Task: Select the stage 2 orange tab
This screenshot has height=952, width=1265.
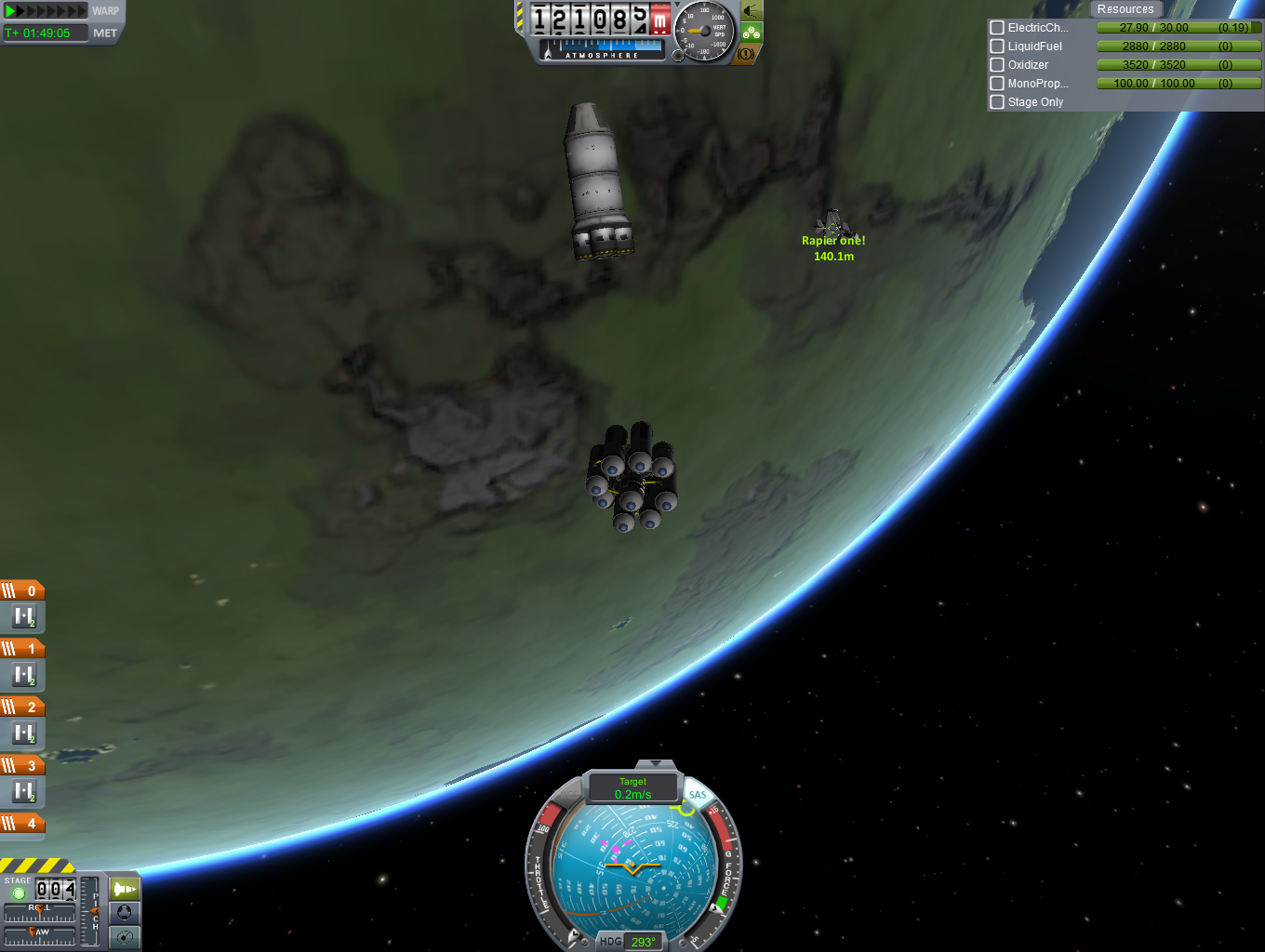Action: click(x=22, y=707)
